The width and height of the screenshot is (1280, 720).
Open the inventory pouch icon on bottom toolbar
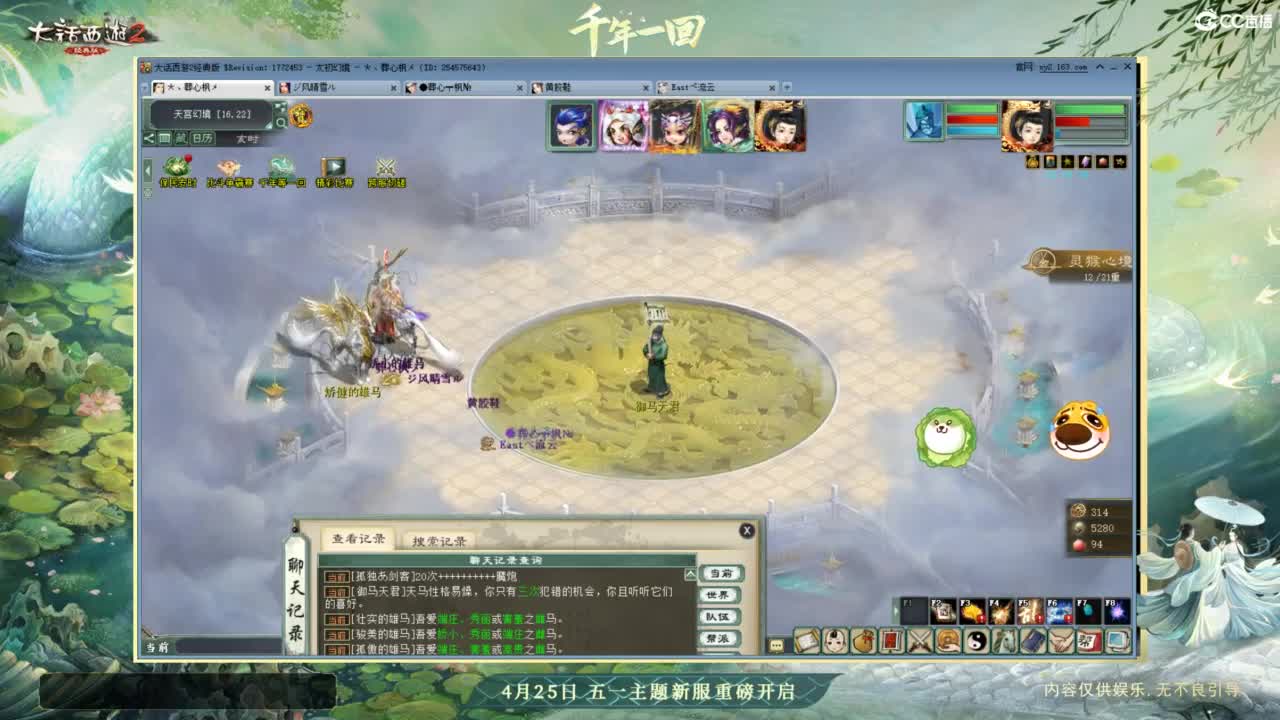864,641
